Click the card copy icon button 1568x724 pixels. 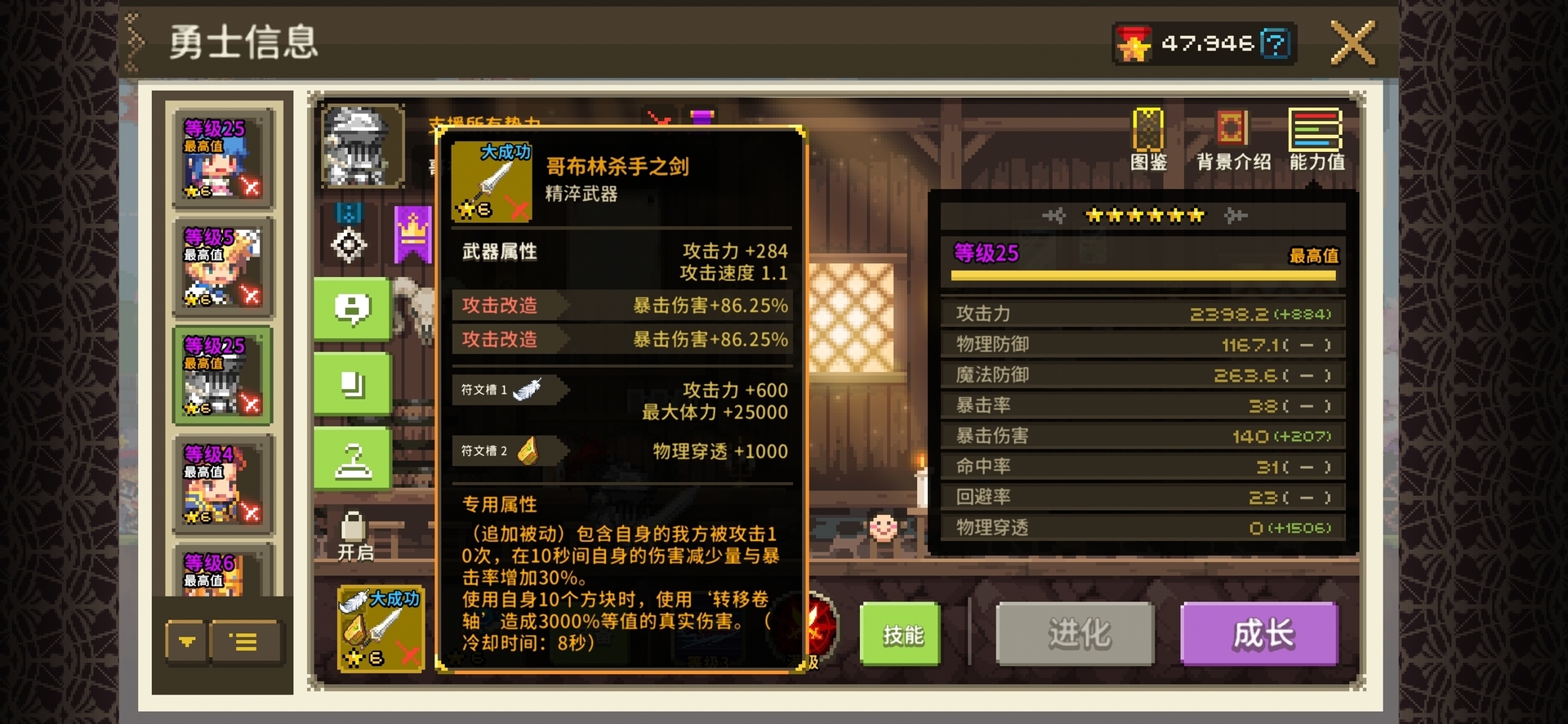point(353,383)
